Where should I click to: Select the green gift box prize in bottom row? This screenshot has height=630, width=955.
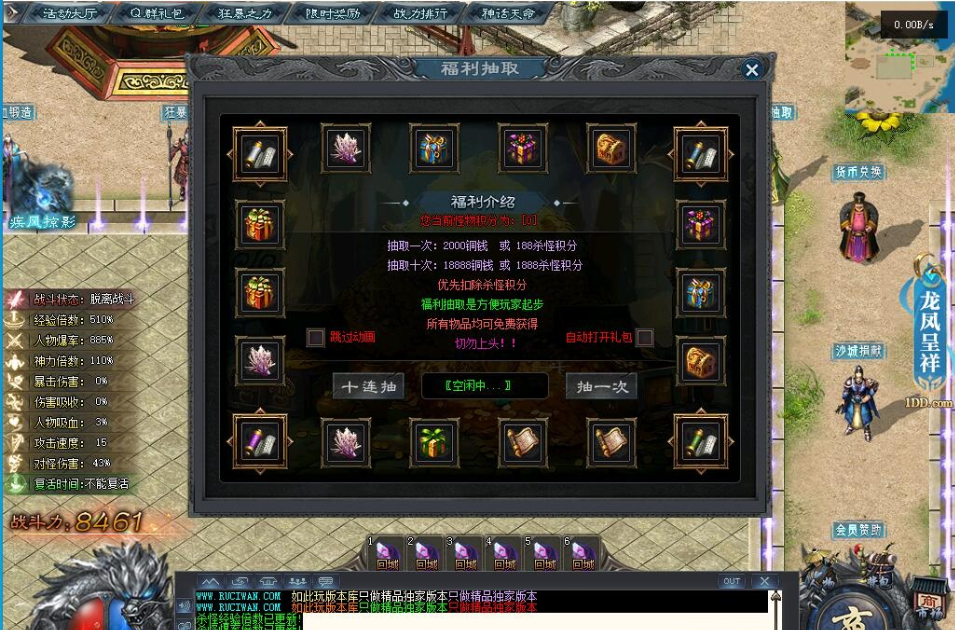click(434, 441)
